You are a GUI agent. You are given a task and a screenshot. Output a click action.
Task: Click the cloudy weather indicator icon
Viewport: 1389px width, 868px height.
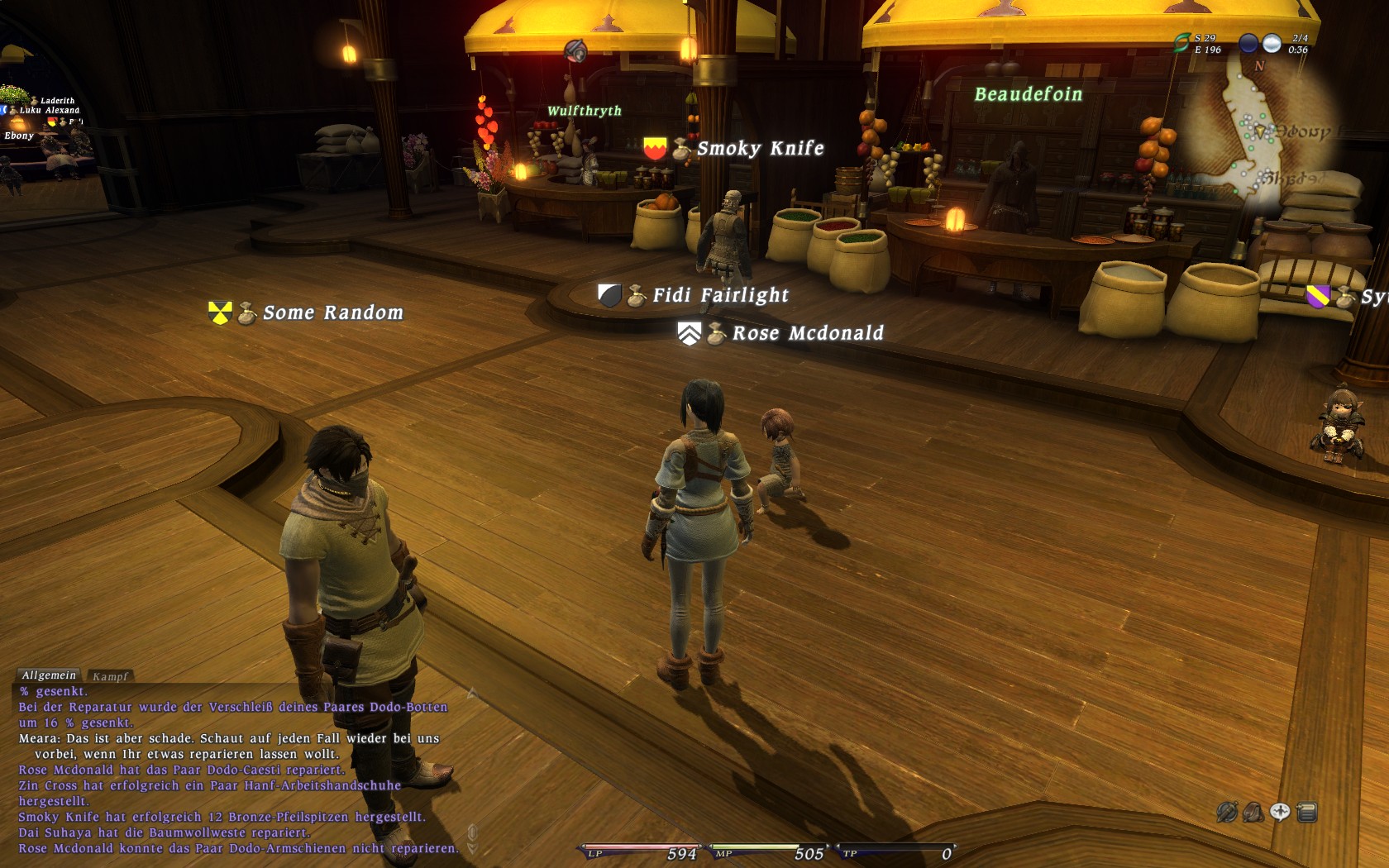pos(1272,43)
